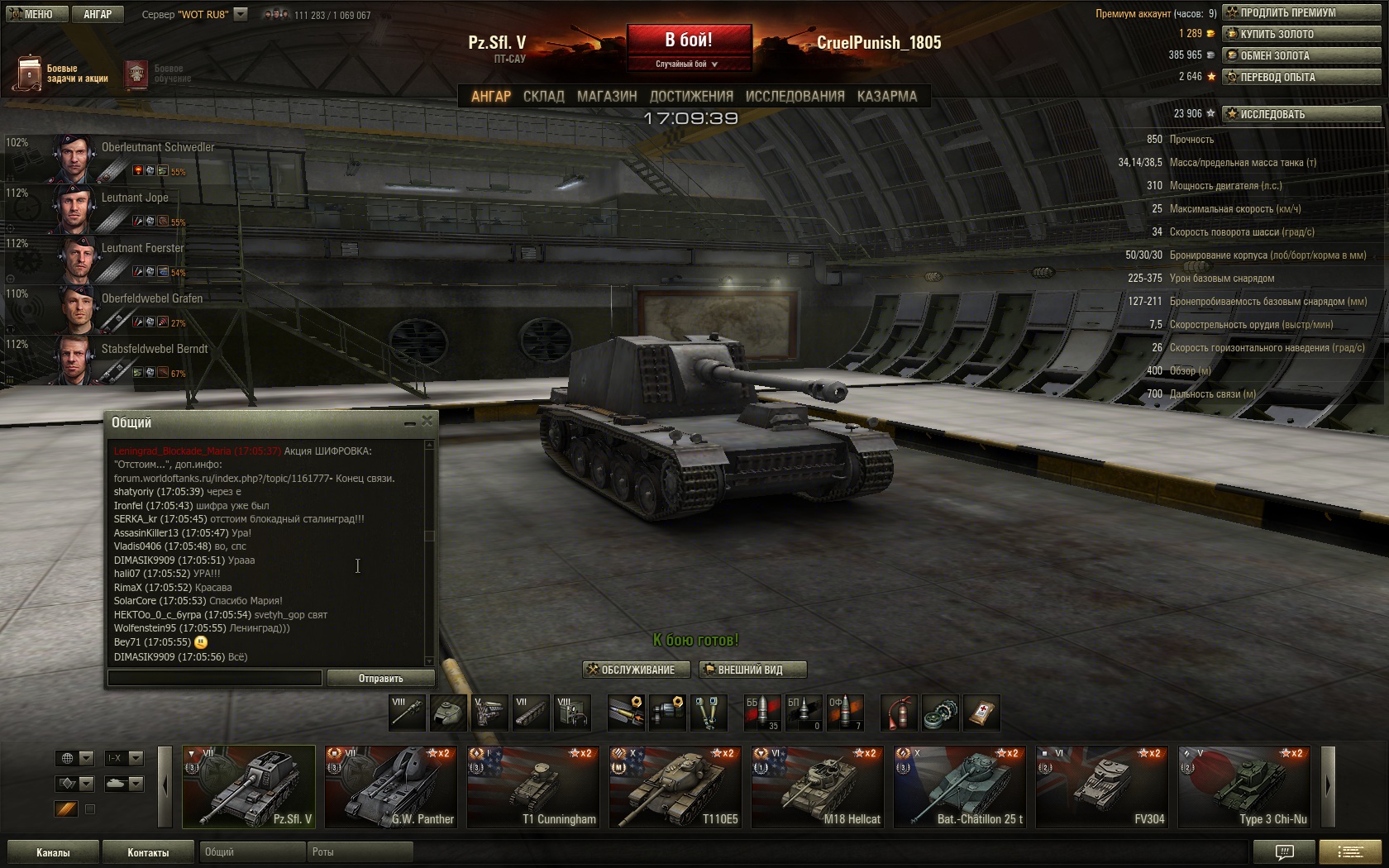
Task: Choose the Bat.-Châtillon 25 t tank
Action: [961, 787]
